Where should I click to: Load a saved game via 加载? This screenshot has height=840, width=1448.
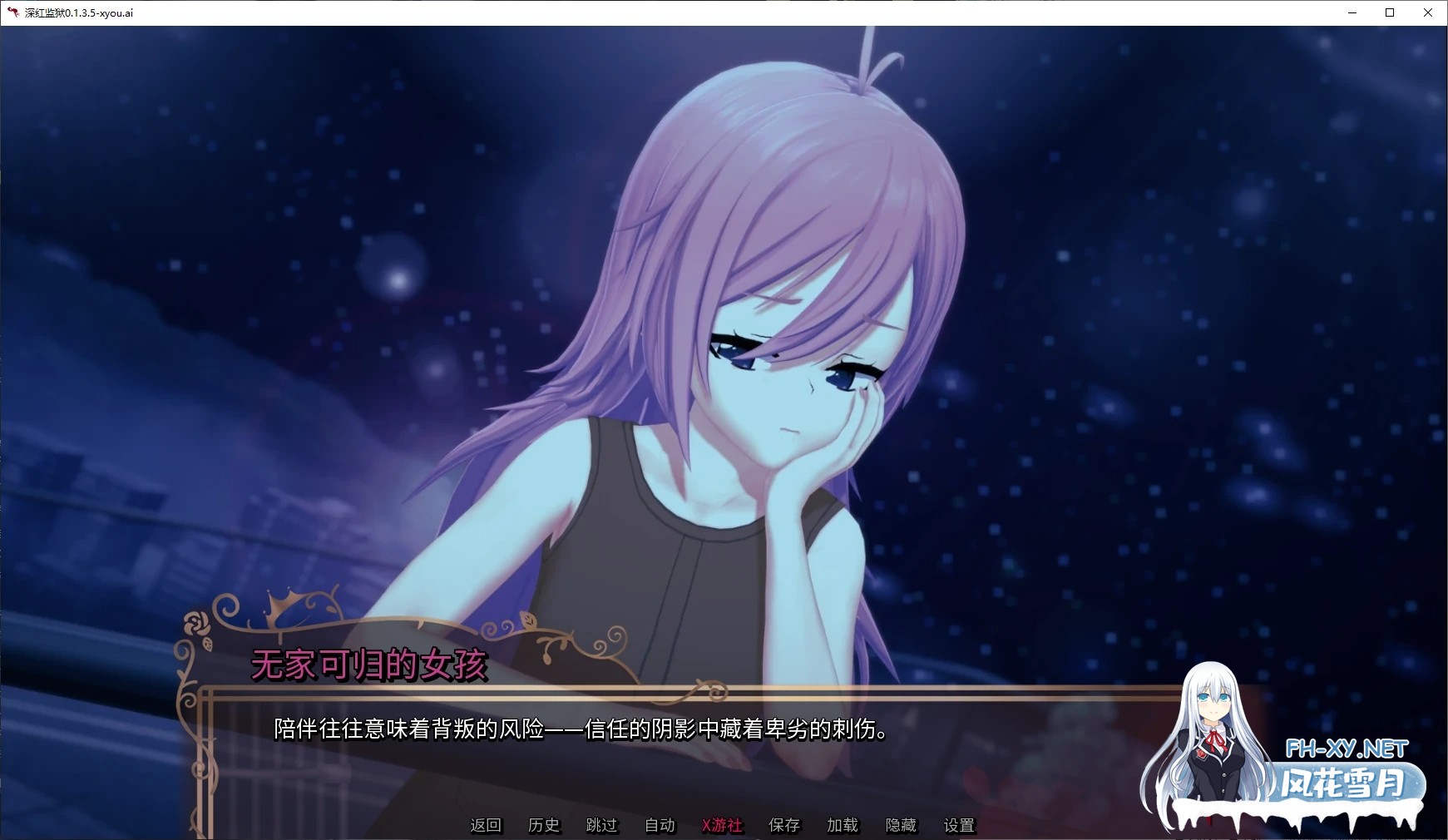[841, 825]
